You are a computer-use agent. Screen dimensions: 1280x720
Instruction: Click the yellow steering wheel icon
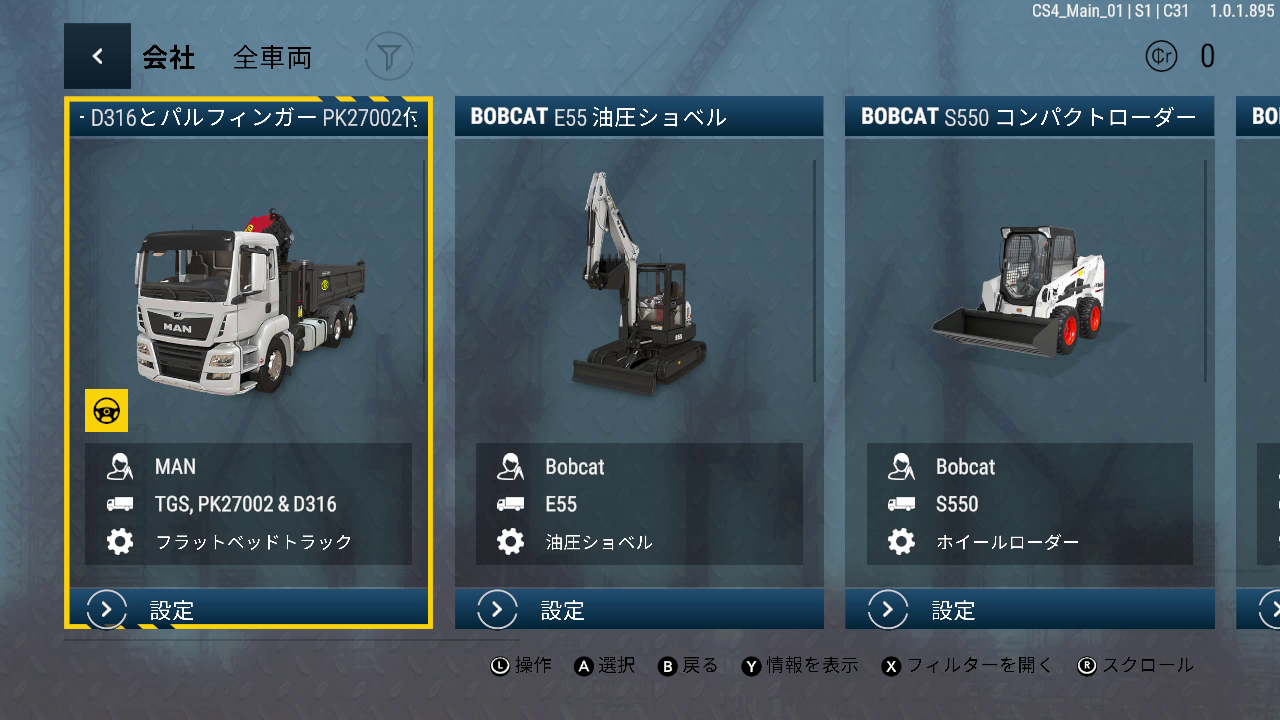tap(106, 410)
